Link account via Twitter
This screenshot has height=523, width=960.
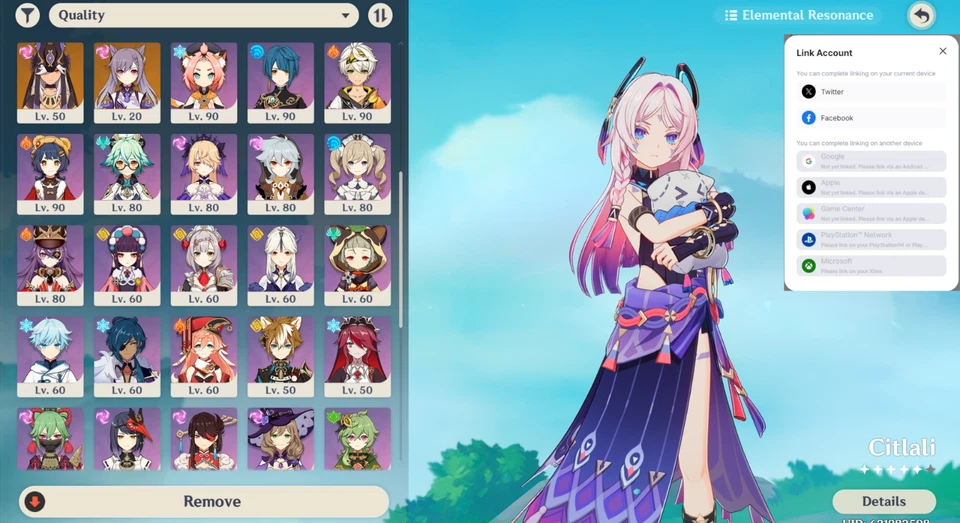pyautogui.click(x=871, y=92)
